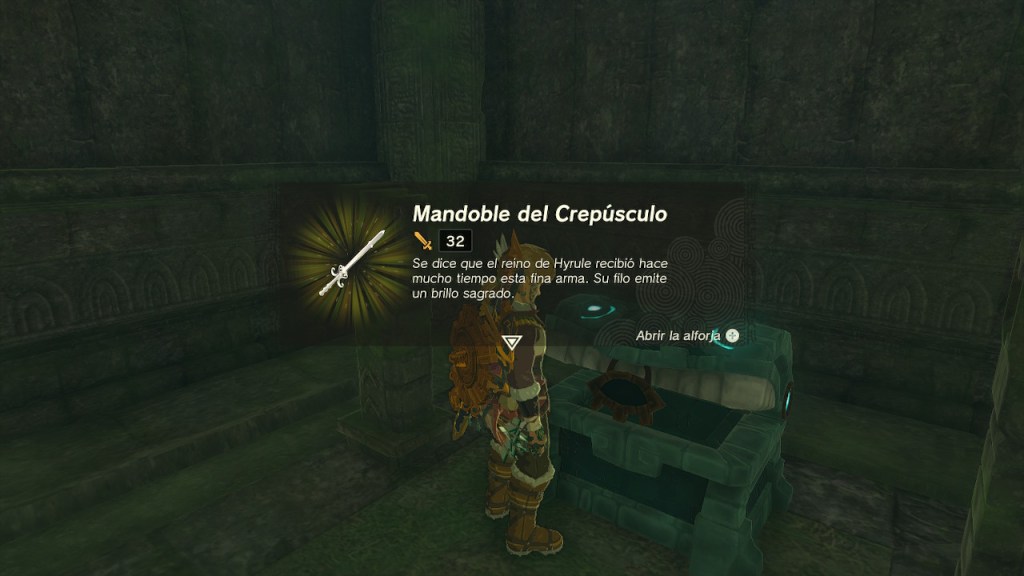
Task: Advance the dialog with the white triangle arrow
Action: (512, 342)
